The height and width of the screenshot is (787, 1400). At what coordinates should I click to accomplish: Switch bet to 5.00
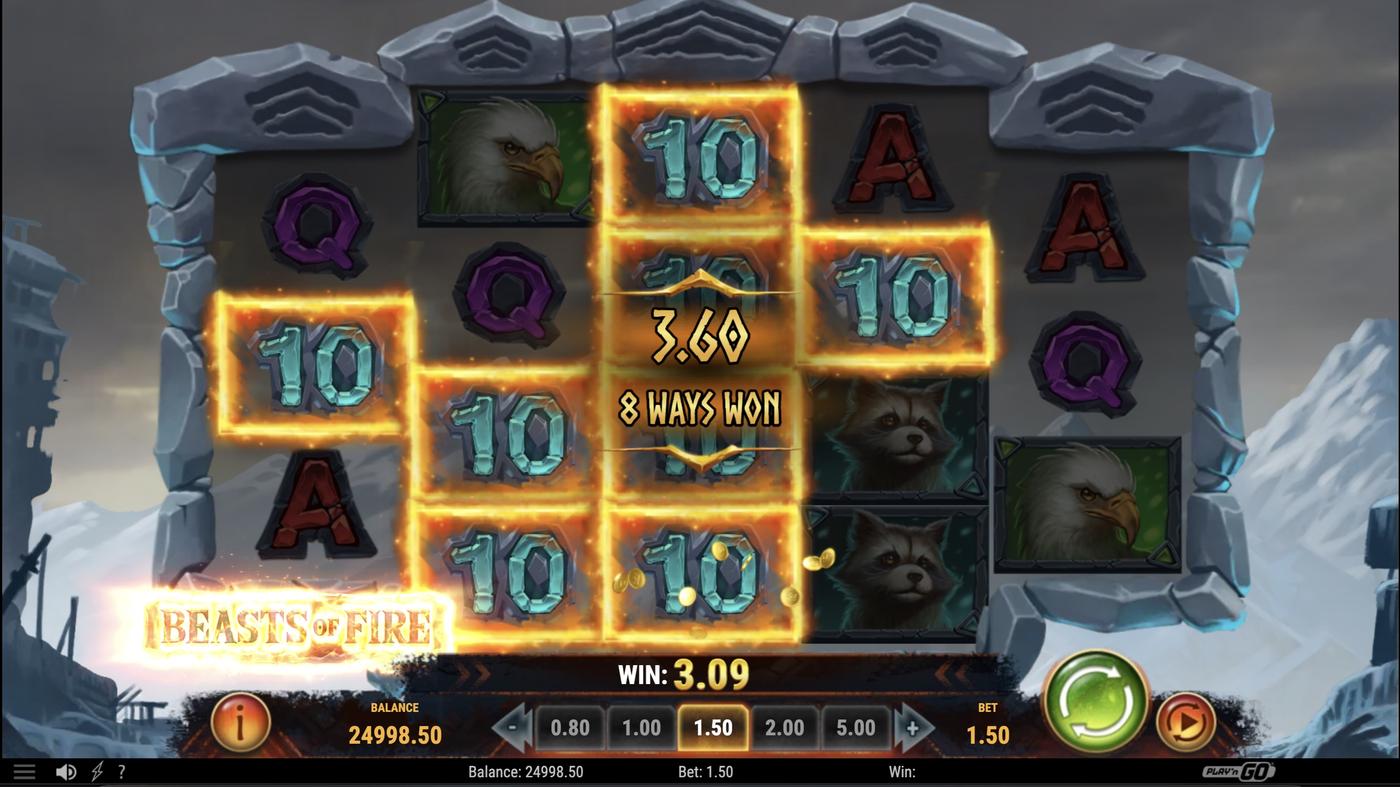pos(855,727)
